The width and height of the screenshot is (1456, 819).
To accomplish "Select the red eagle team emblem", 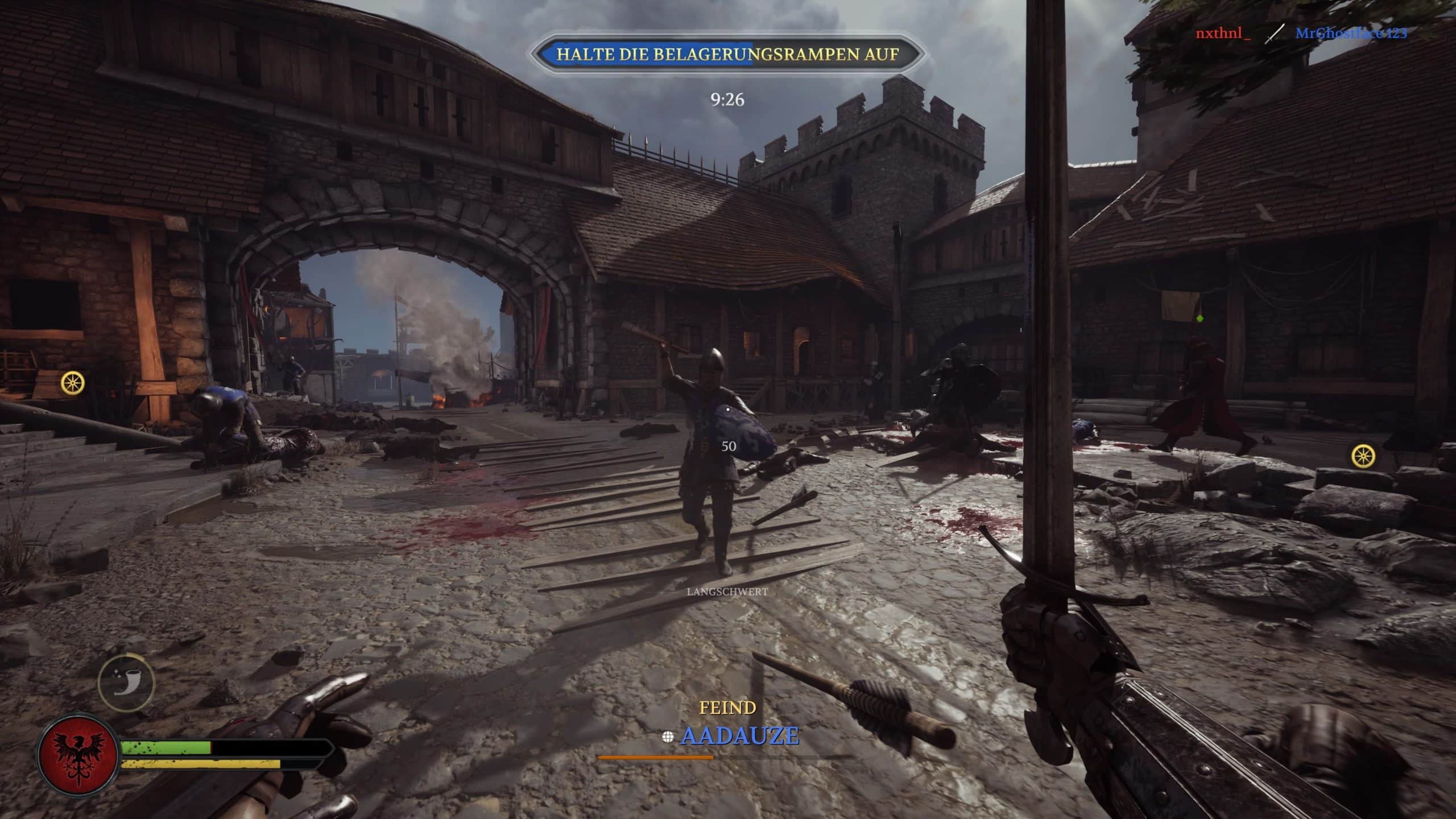I will [78, 756].
